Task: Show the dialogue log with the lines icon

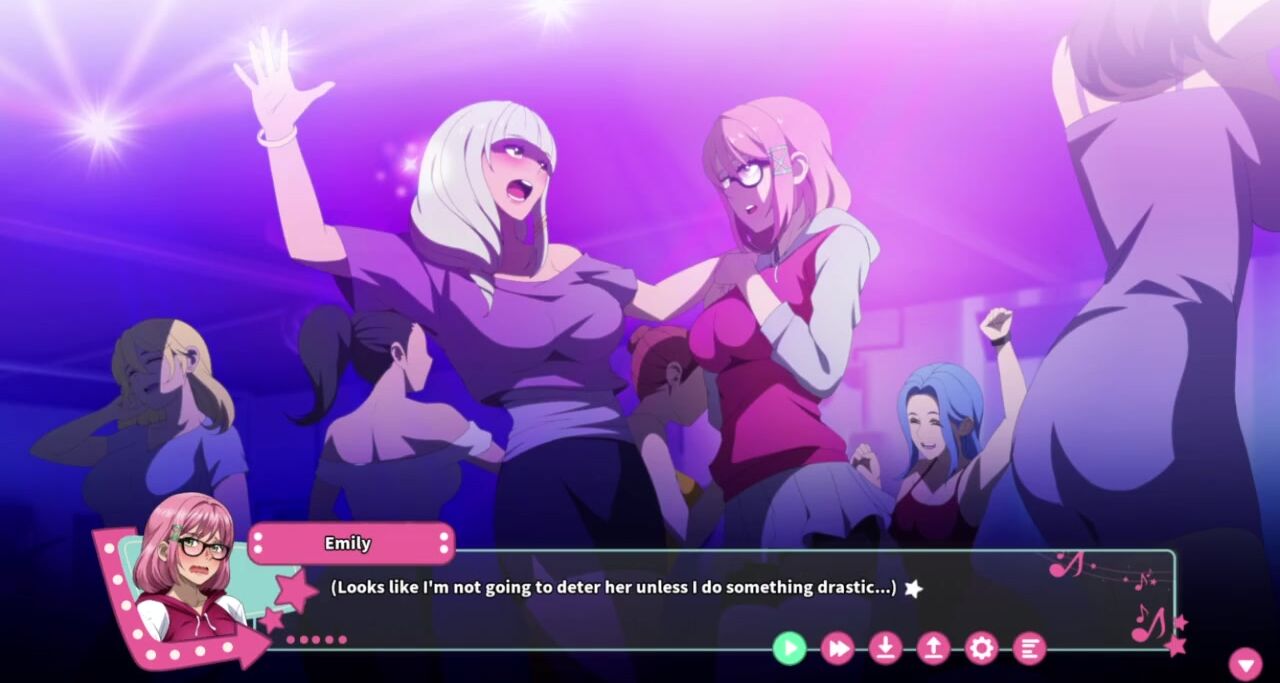Action: tap(1029, 648)
